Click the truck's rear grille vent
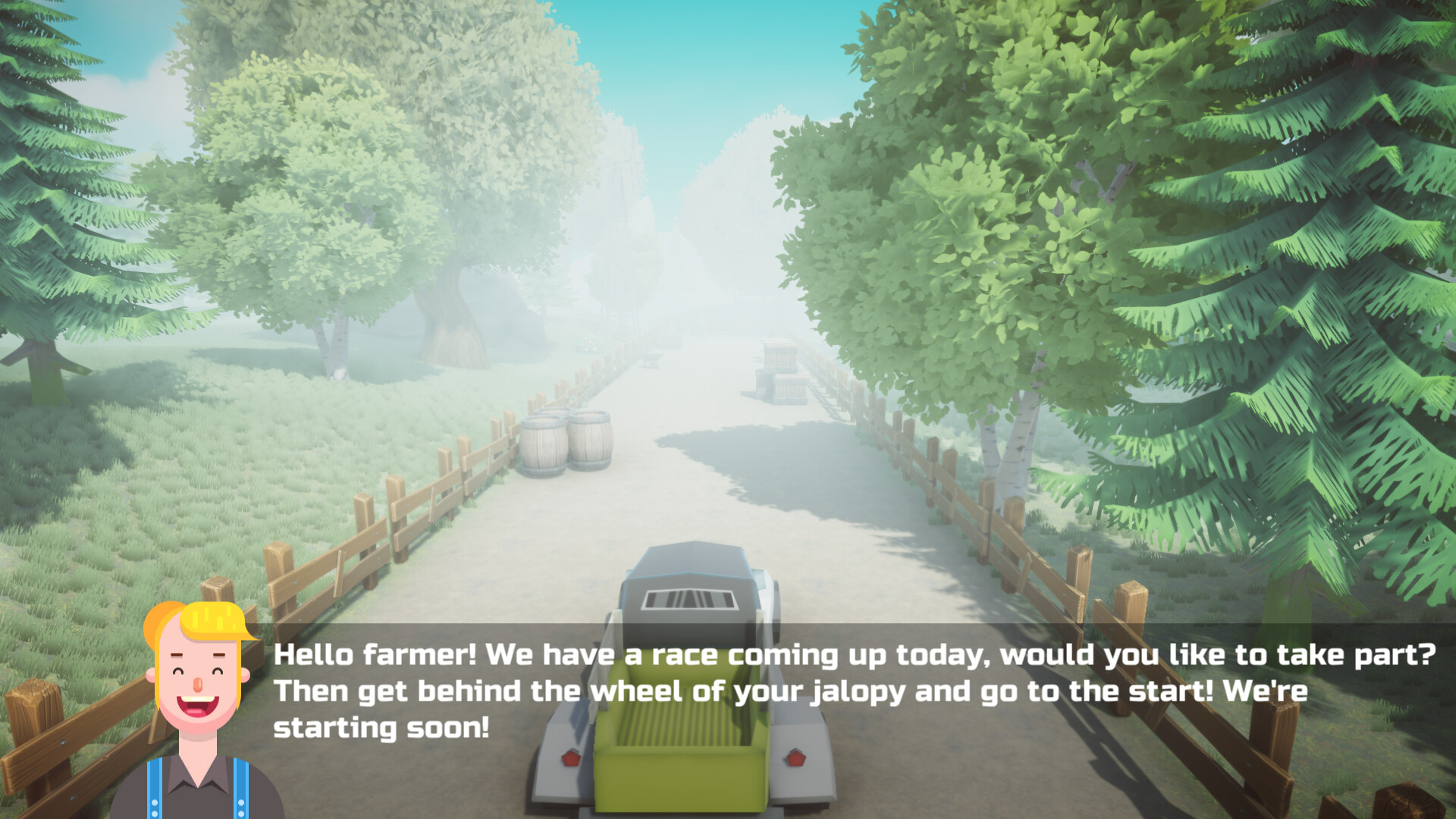 [690, 599]
